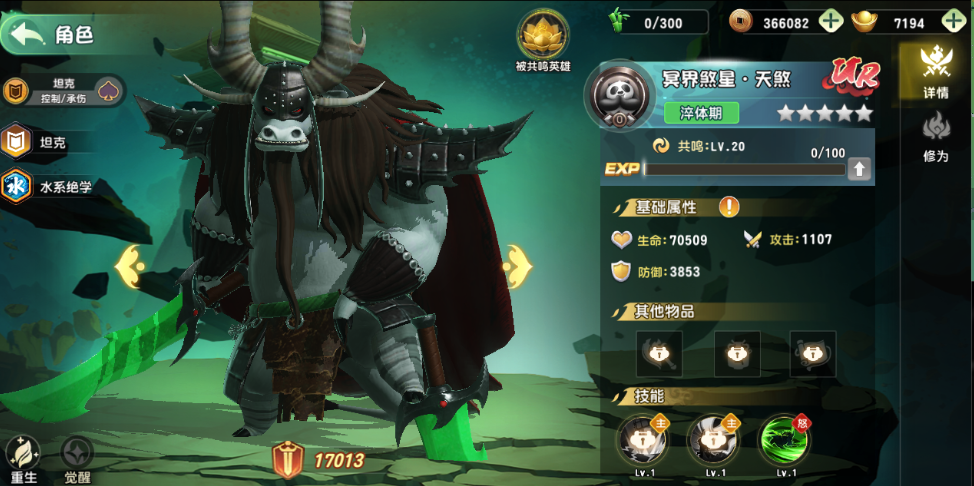This screenshot has width=974, height=486.
Task: Open the 坦克 控制/承伤 class badge
Action: [x=62, y=91]
